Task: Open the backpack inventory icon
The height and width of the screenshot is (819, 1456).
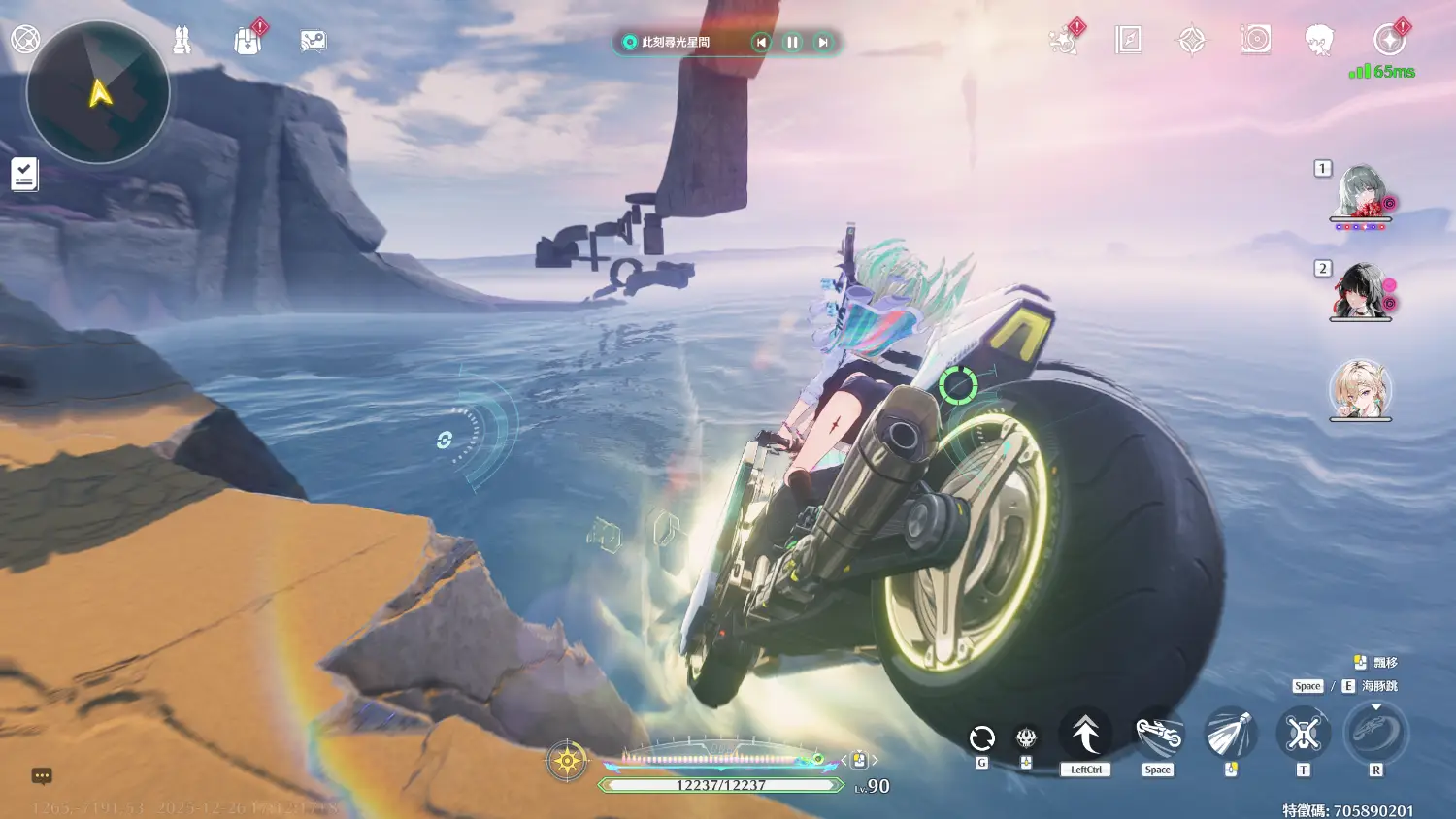Action: (x=248, y=41)
